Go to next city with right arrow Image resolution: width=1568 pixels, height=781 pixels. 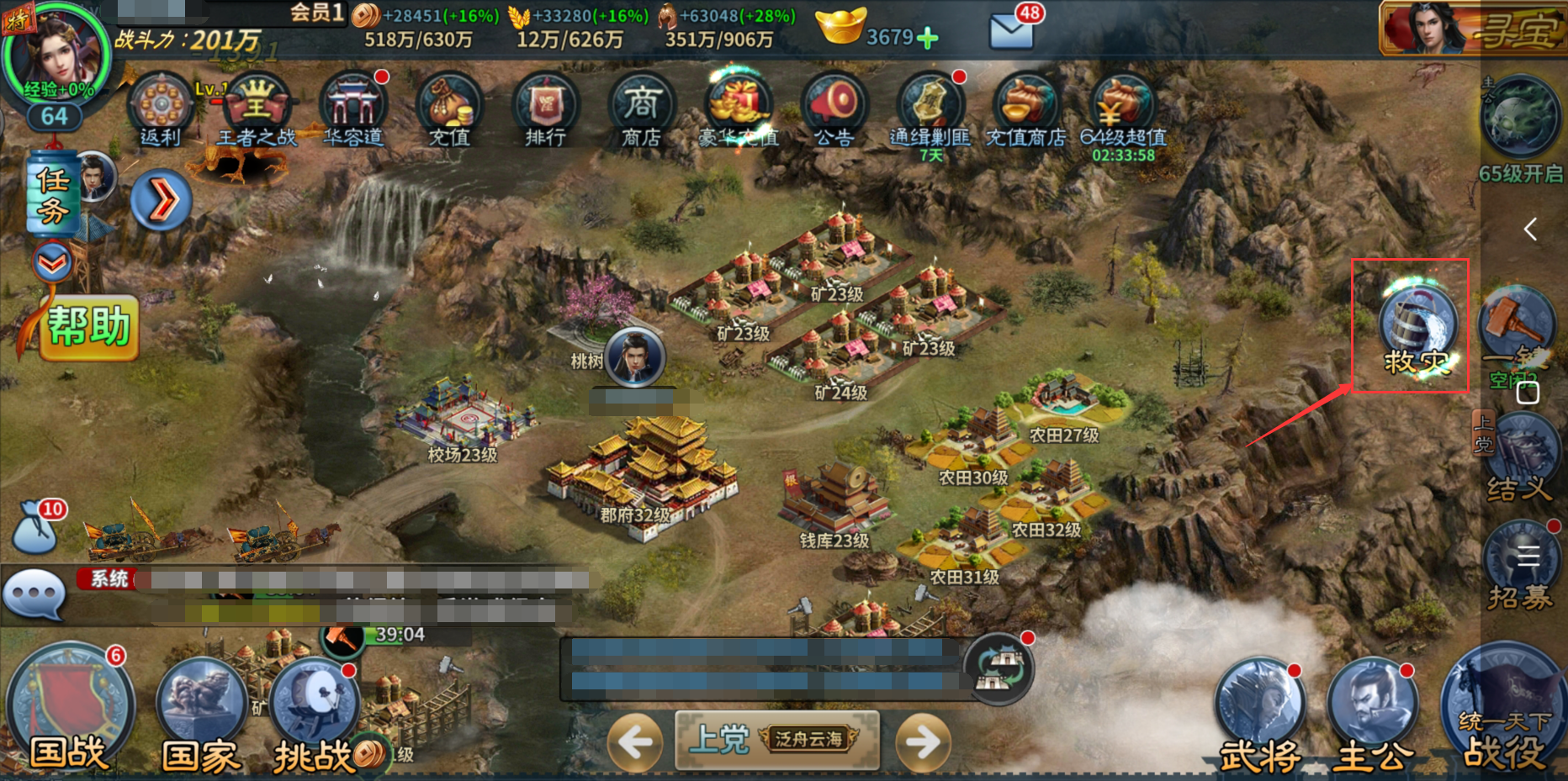click(923, 741)
